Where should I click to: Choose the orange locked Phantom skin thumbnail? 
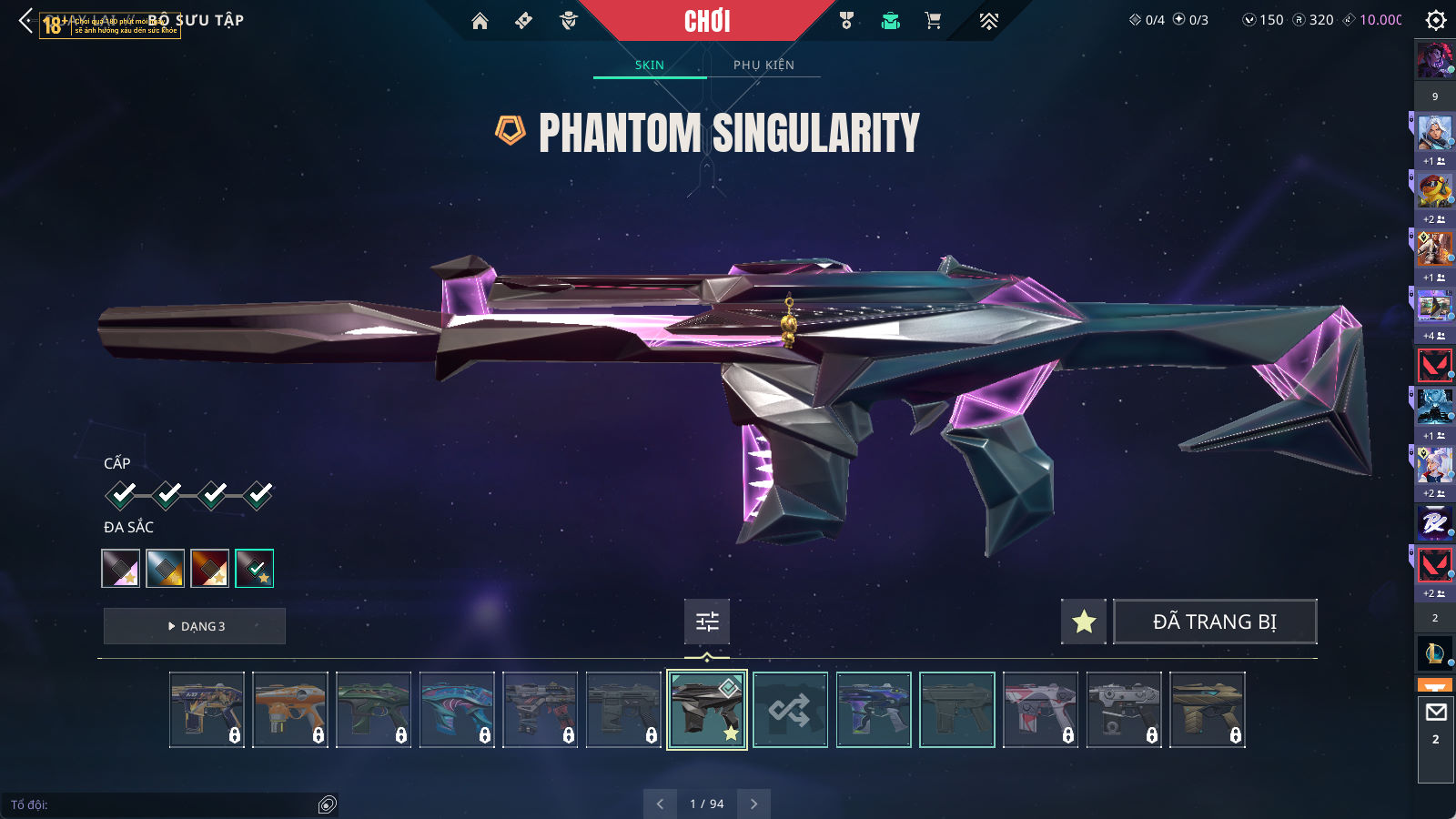coord(290,710)
